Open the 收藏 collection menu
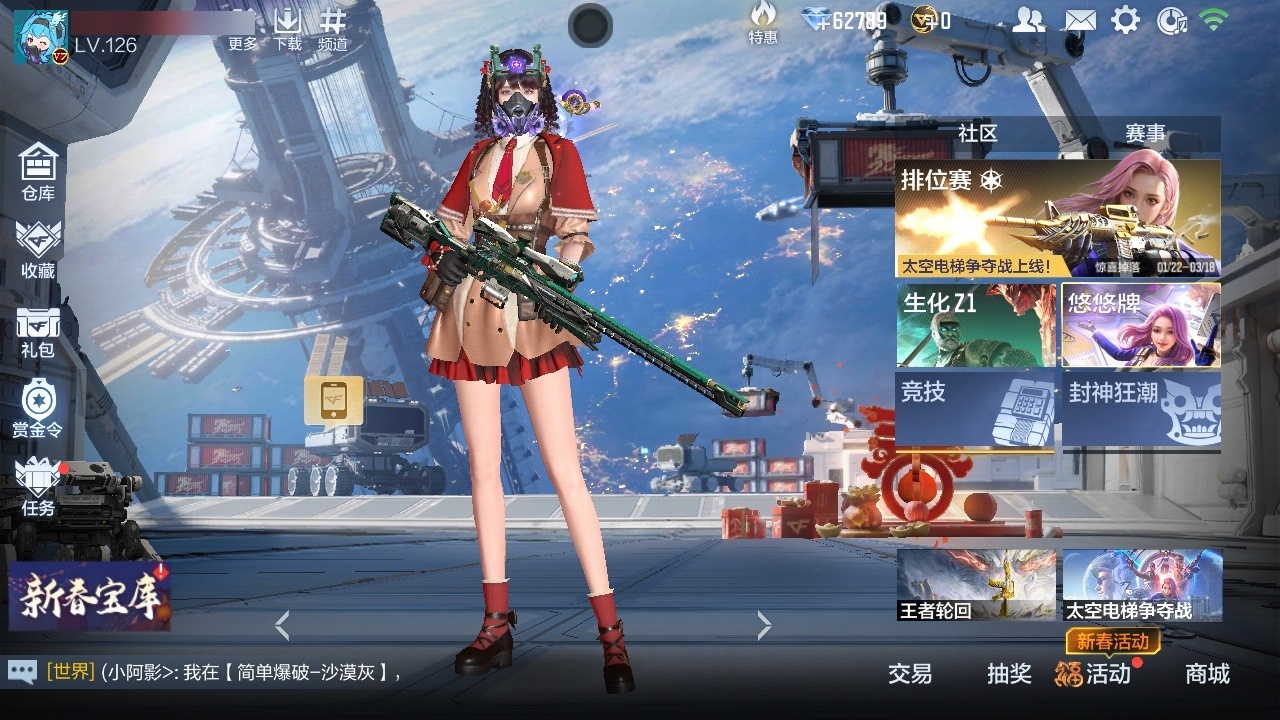This screenshot has height=720, width=1280. [x=38, y=249]
